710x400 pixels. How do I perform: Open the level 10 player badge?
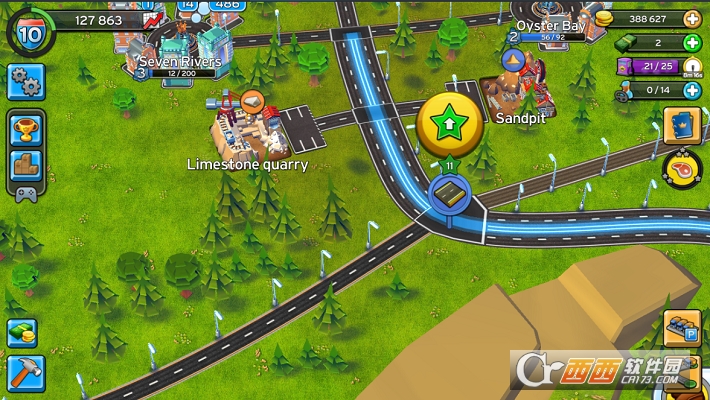[x=28, y=31]
